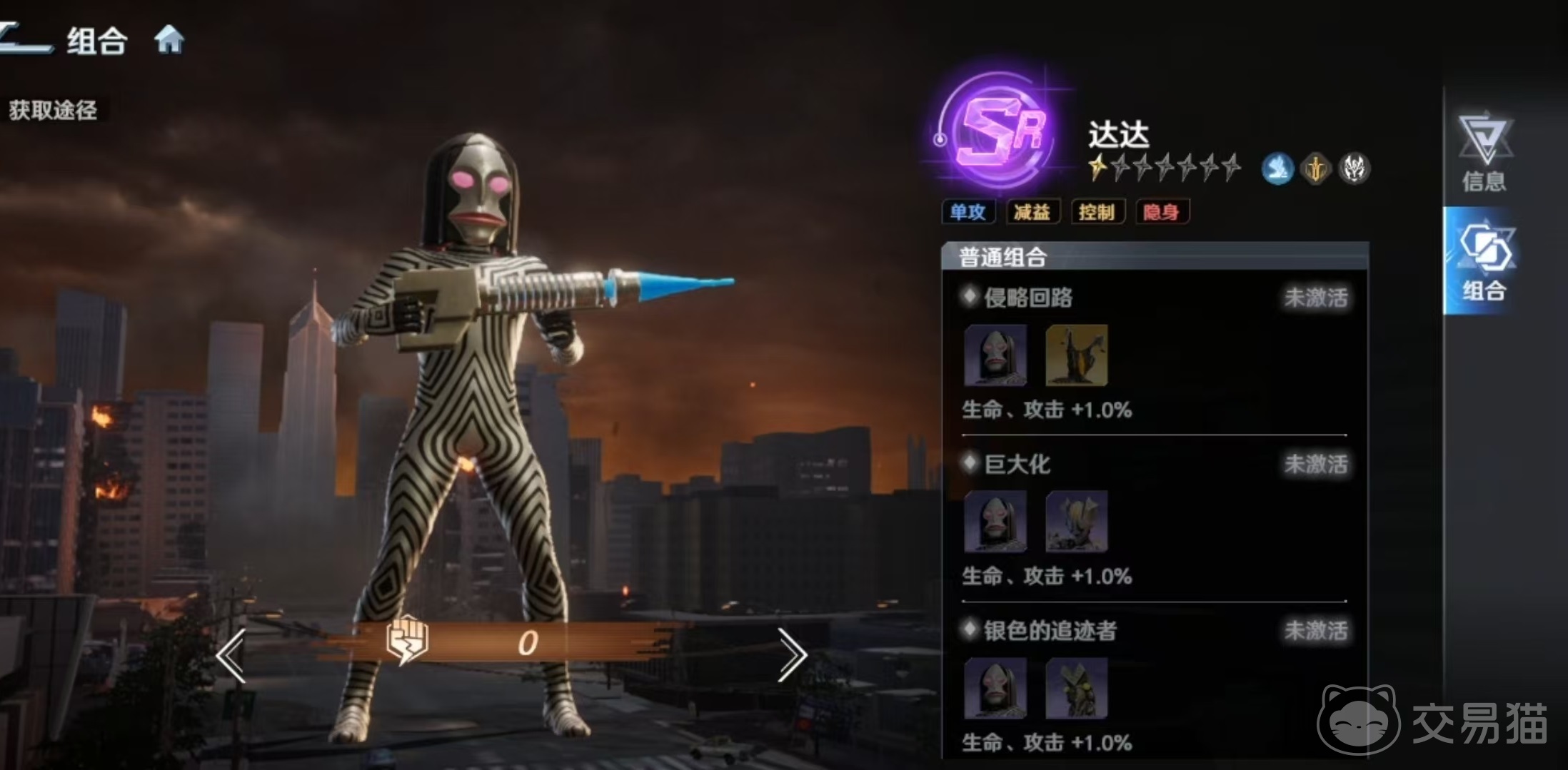This screenshot has height=770, width=1568.
Task: Tap the gray monster-face trait icon
Action: coord(1353,170)
